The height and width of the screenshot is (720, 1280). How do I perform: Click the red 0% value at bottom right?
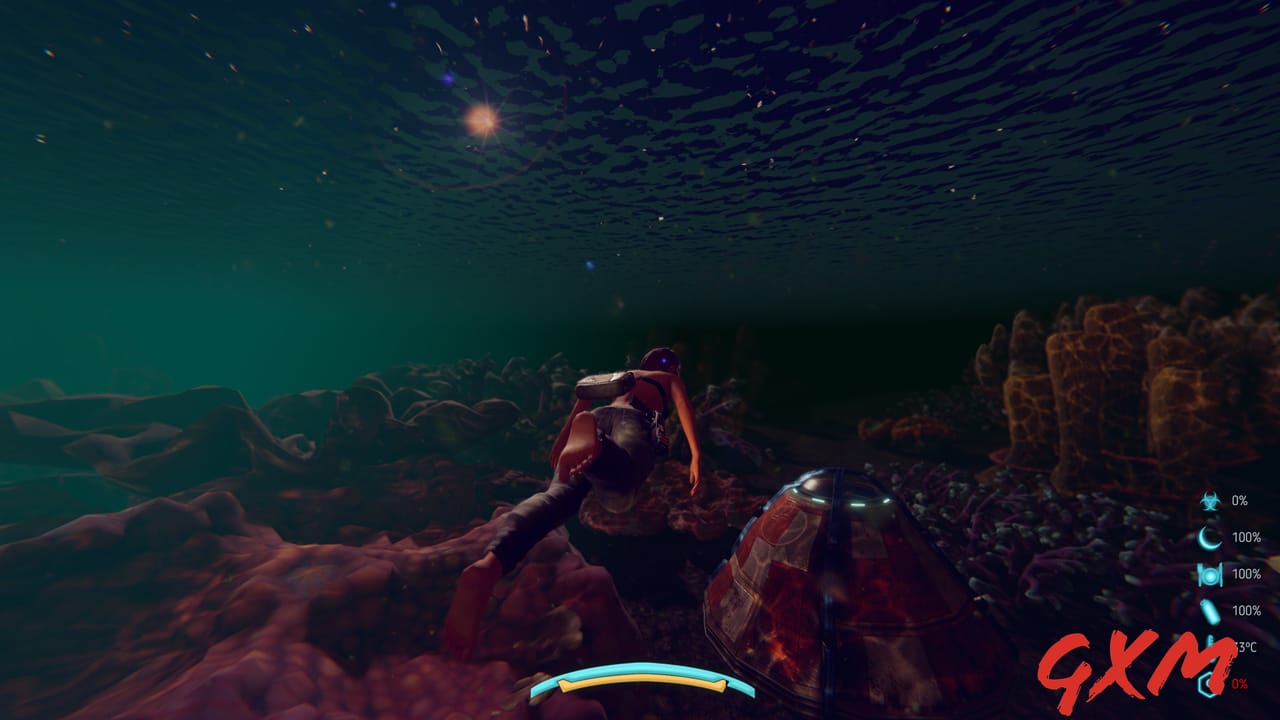1240,682
